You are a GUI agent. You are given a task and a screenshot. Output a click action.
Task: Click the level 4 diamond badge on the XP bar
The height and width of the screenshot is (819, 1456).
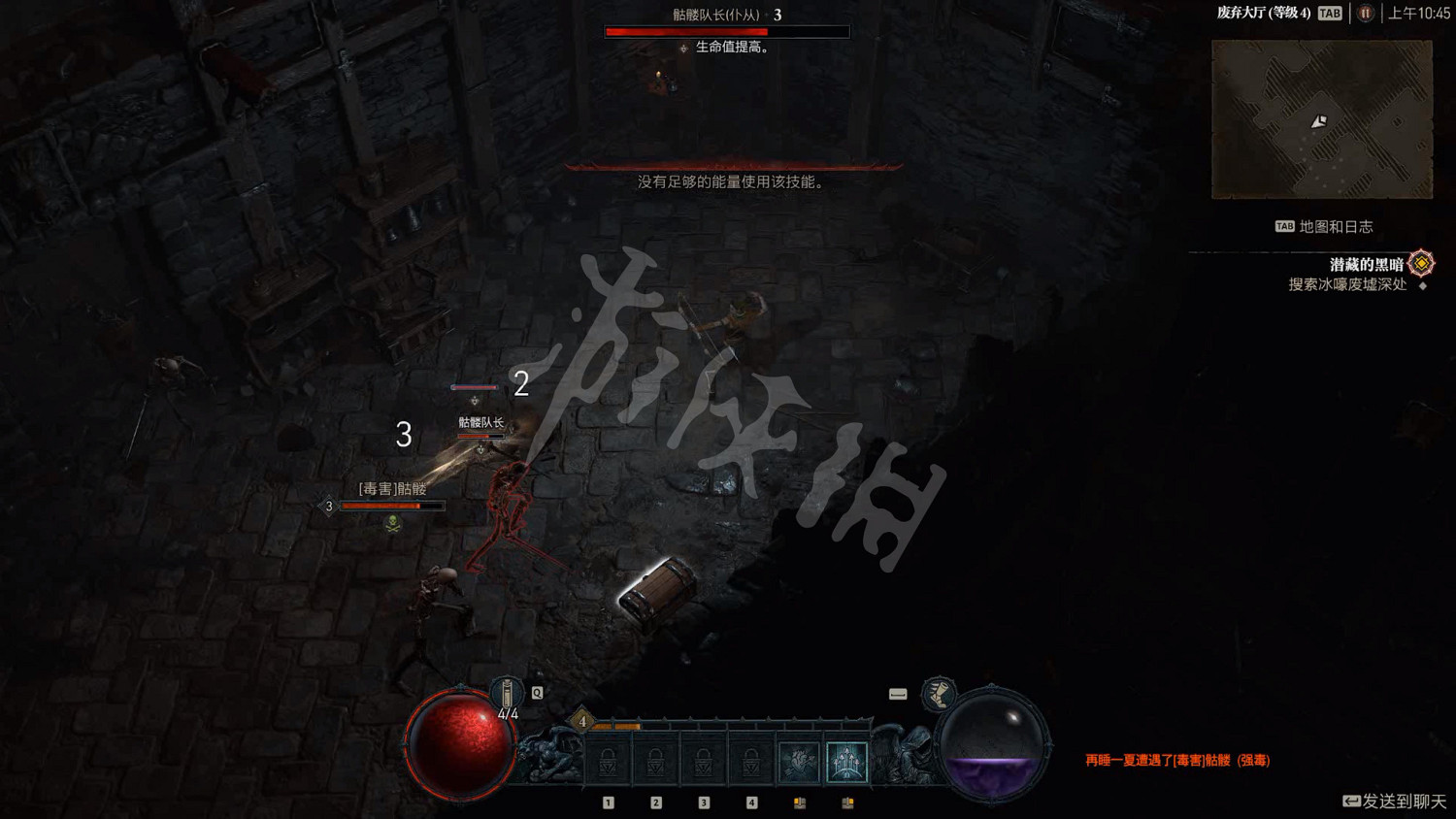[x=579, y=722]
